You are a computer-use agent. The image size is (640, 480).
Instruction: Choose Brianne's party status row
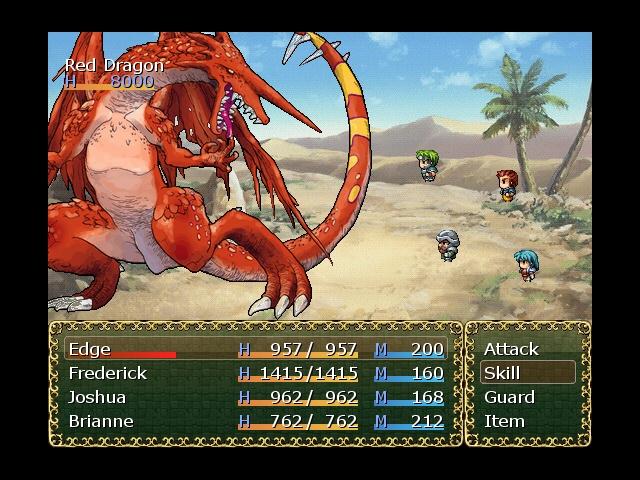pos(255,421)
